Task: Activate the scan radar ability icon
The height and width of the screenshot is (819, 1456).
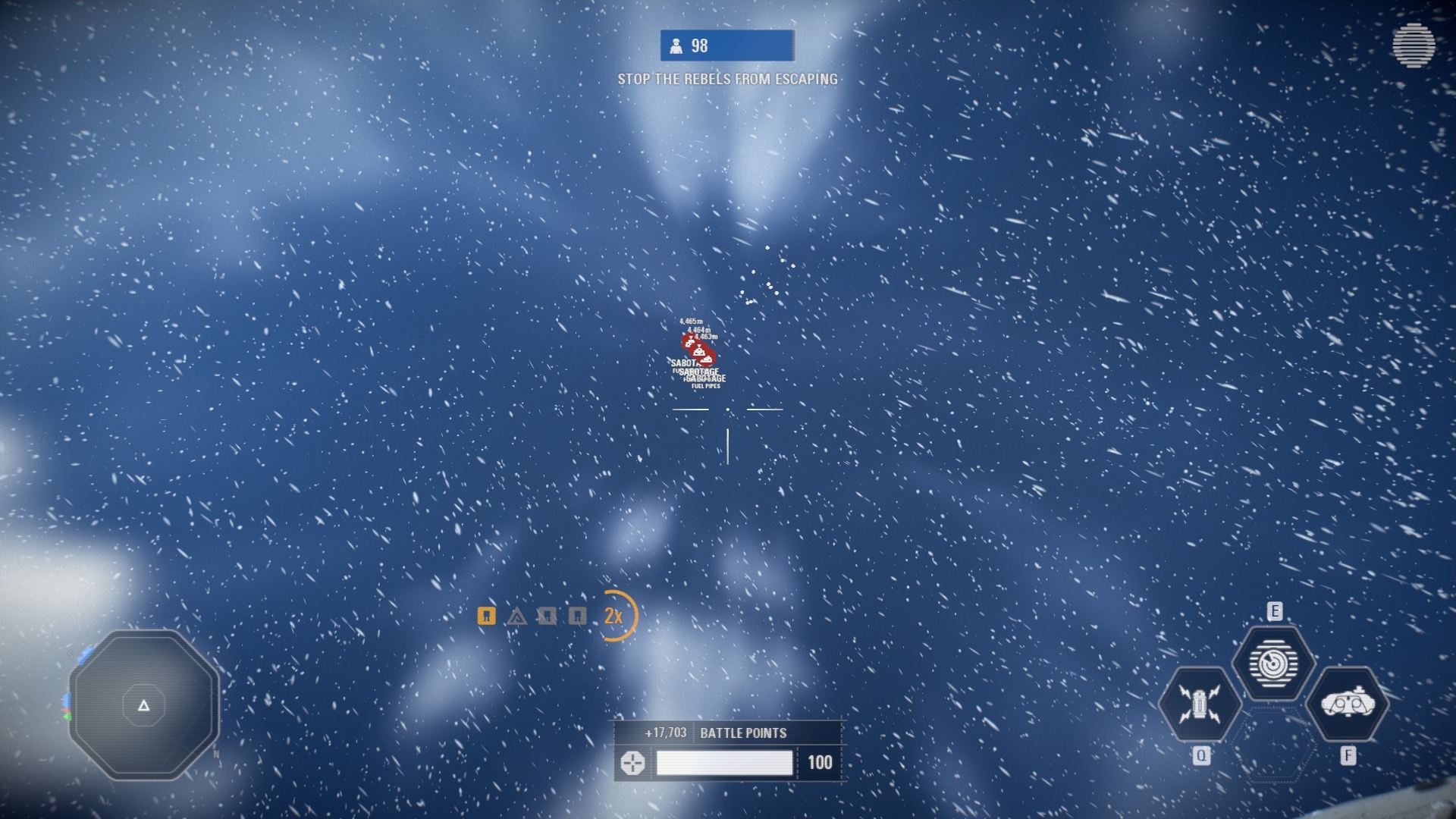Action: [1273, 664]
